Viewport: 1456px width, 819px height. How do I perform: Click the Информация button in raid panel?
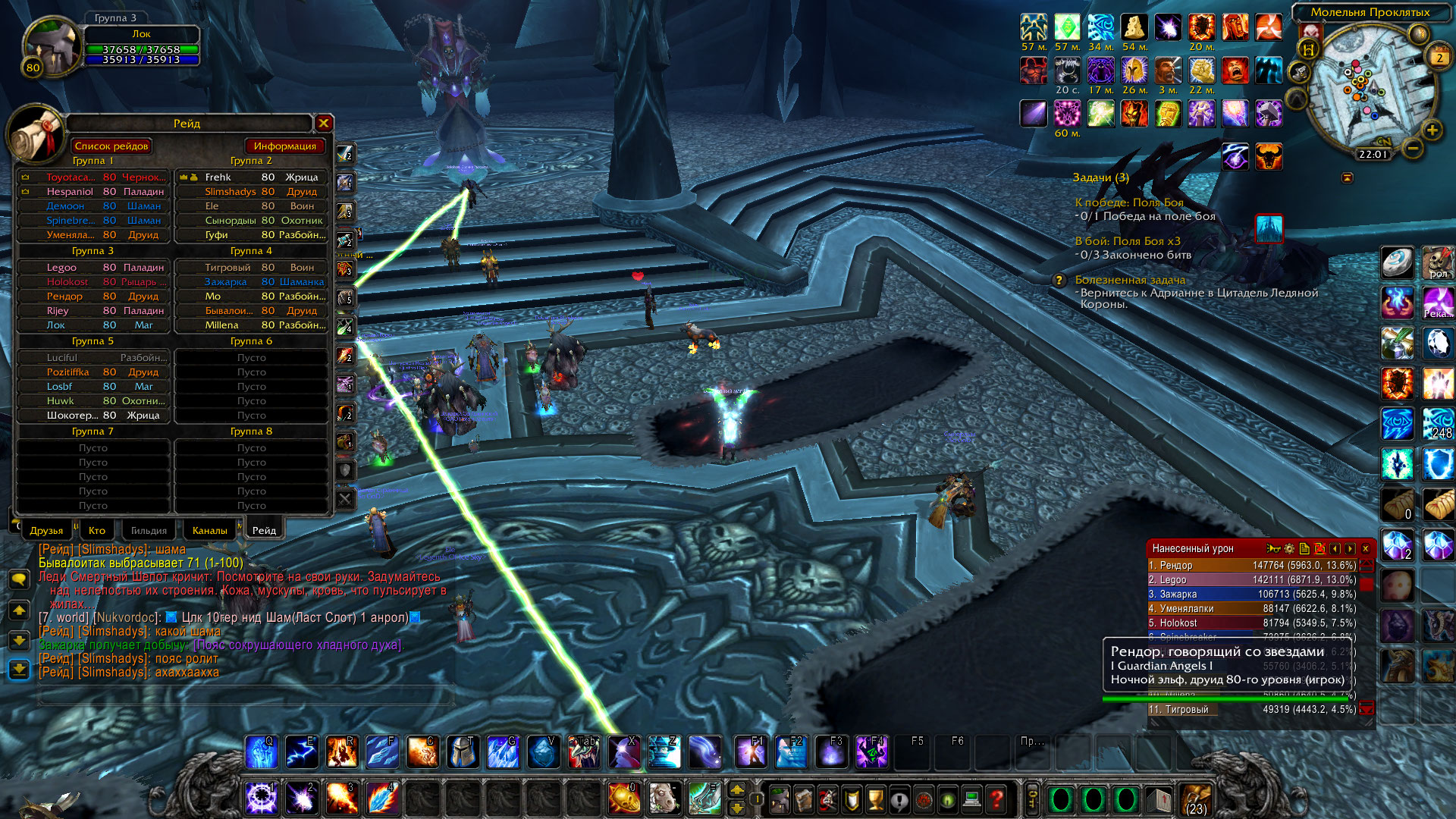(x=284, y=146)
